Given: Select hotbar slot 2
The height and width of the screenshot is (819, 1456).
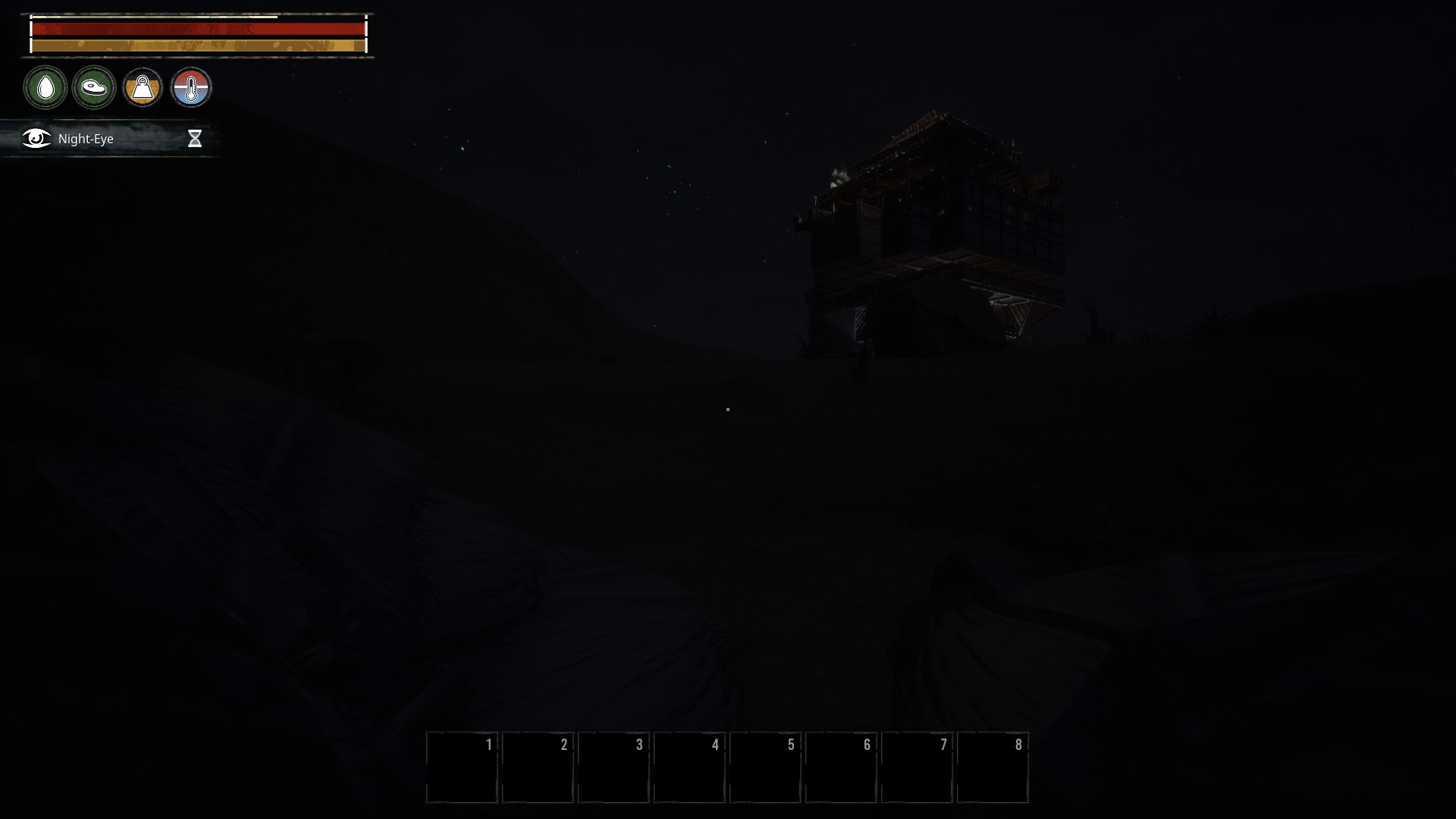Looking at the screenshot, I should point(538,767).
